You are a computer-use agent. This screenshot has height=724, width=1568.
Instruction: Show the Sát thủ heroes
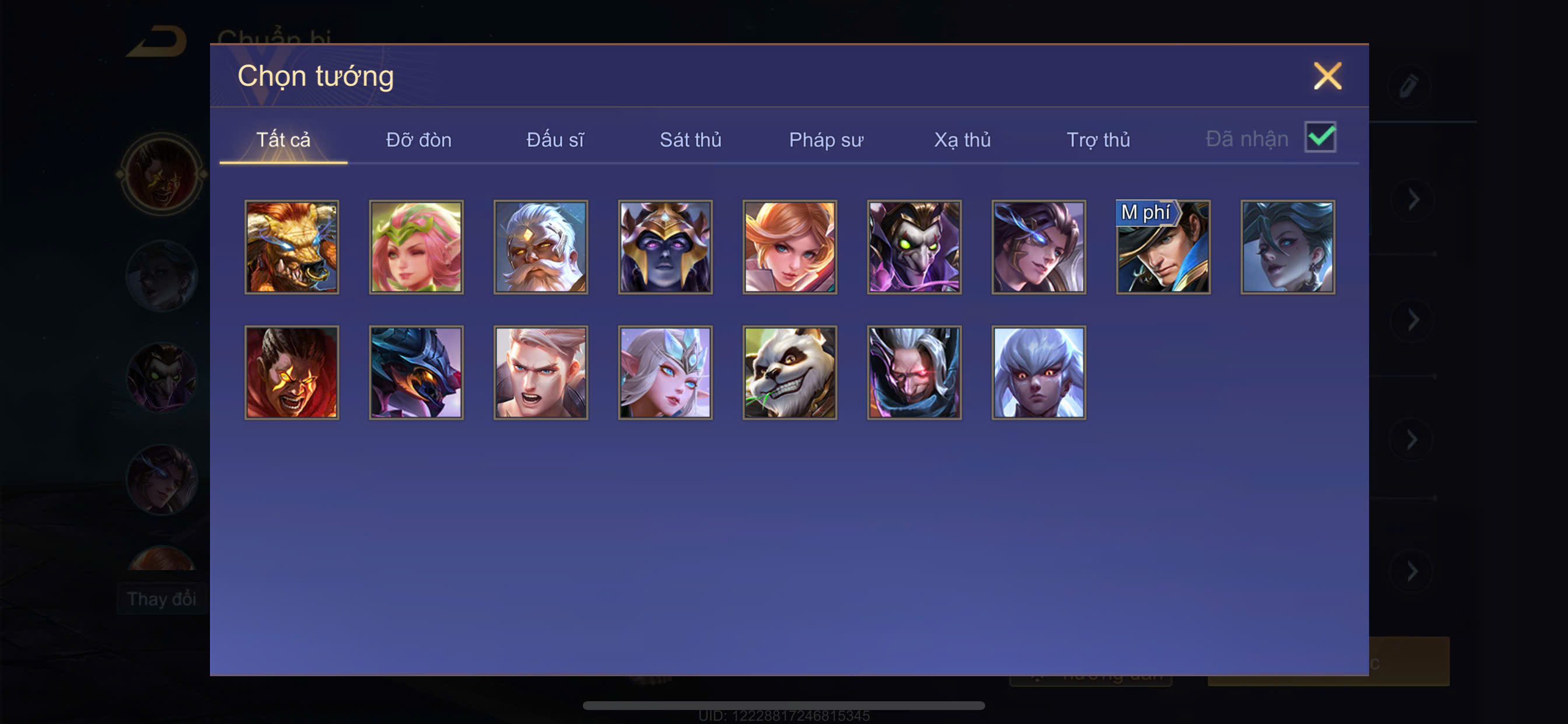click(690, 140)
